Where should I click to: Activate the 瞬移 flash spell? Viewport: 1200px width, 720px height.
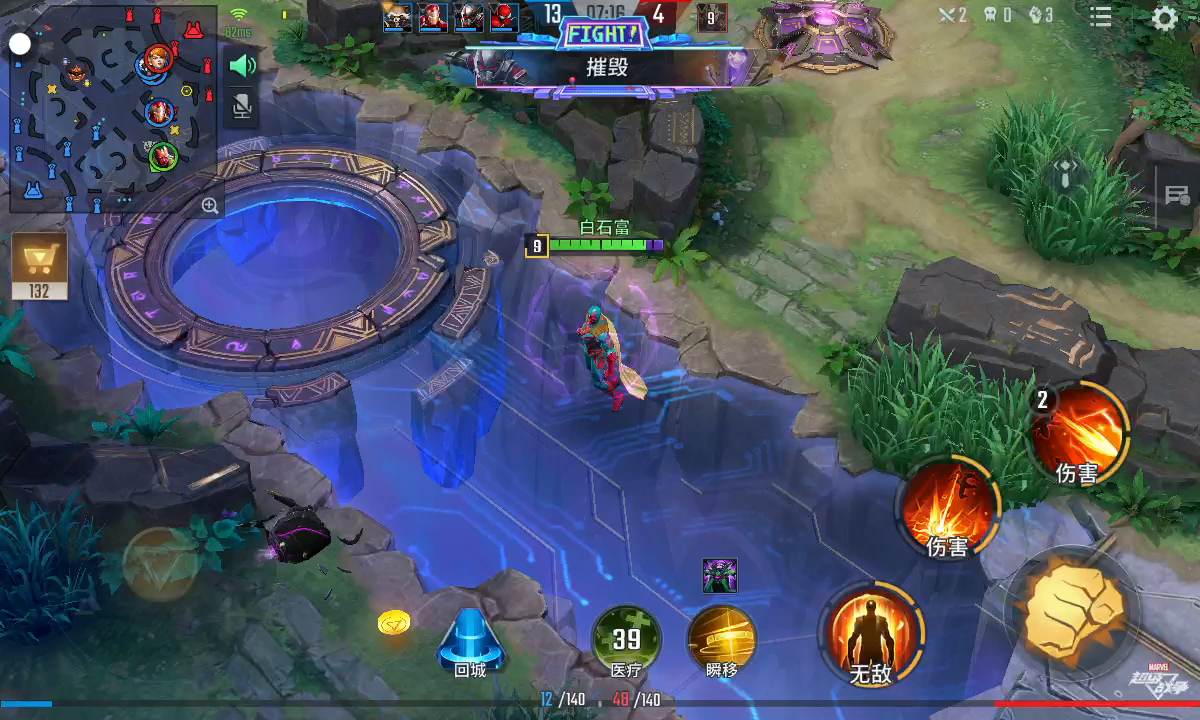(x=721, y=638)
